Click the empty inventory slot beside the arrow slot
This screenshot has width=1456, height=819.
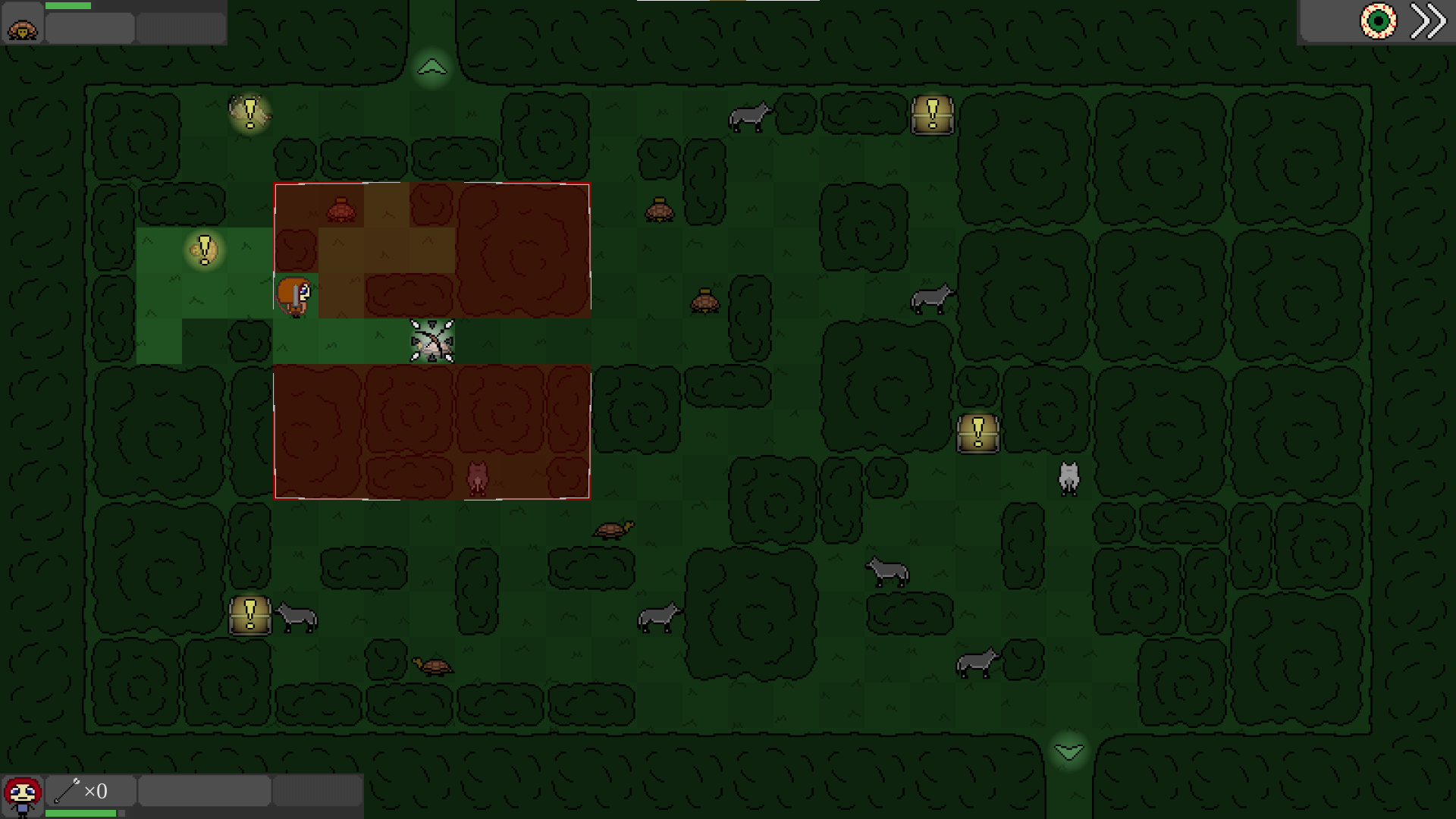click(203, 791)
